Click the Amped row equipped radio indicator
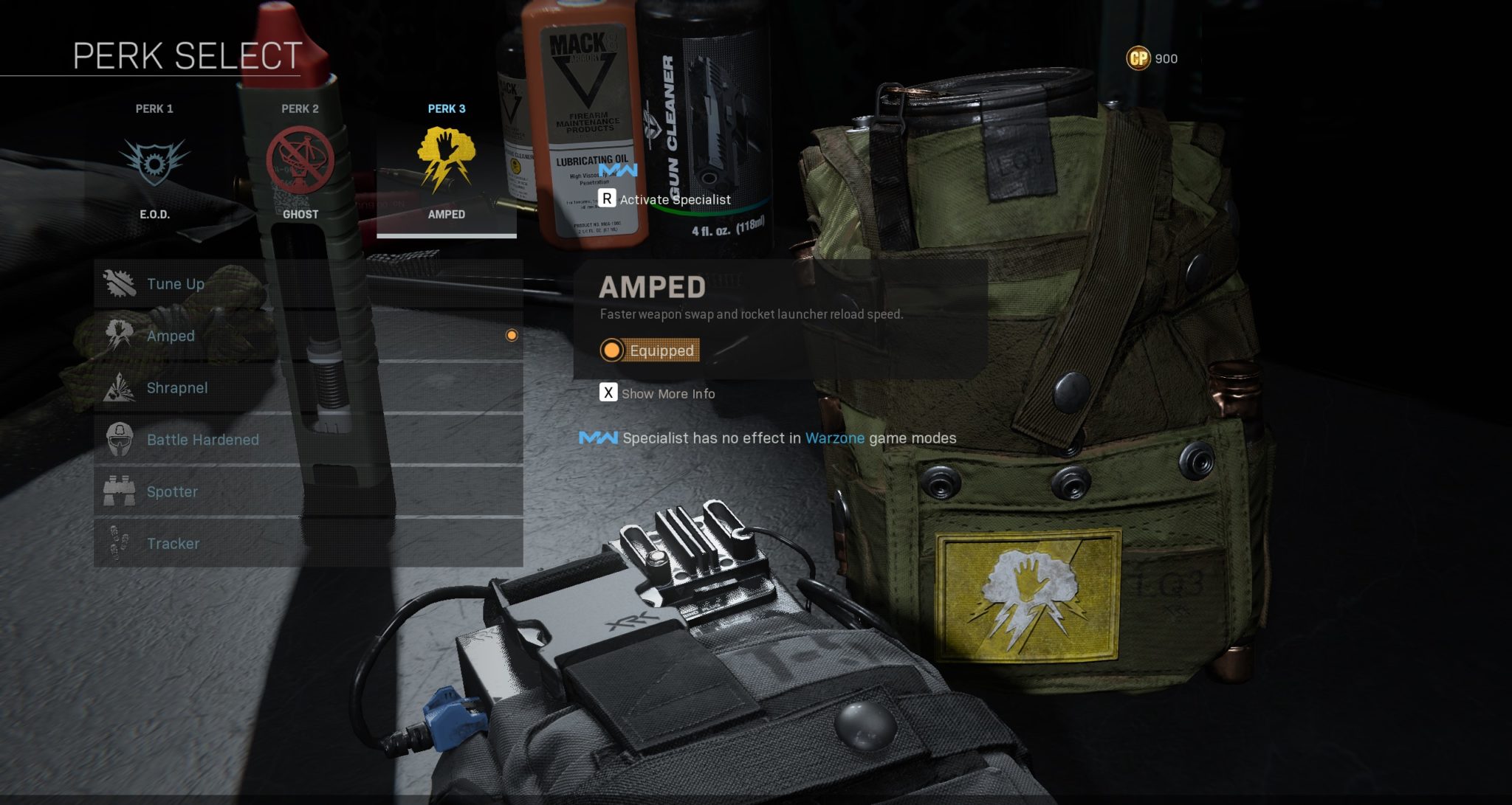 [x=512, y=335]
